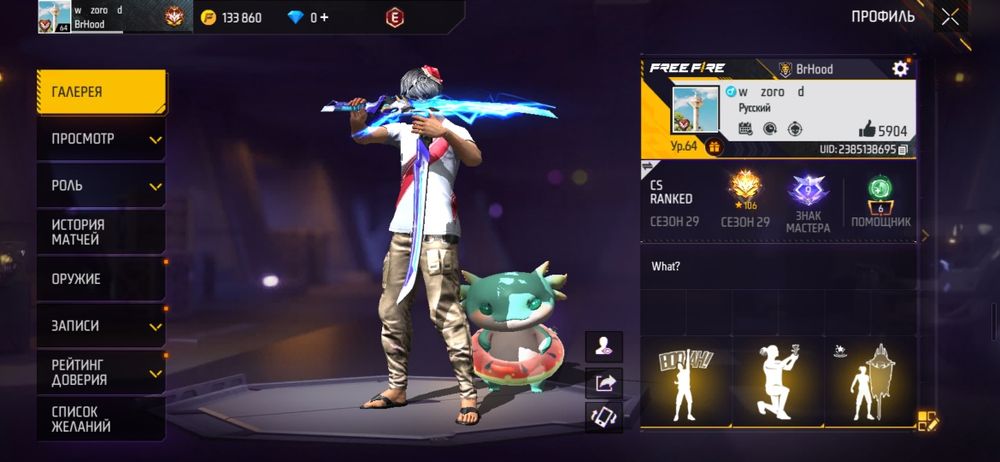Select the kneeling trophy emote
Image resolution: width=1000 pixels, height=462 pixels.
(777, 382)
